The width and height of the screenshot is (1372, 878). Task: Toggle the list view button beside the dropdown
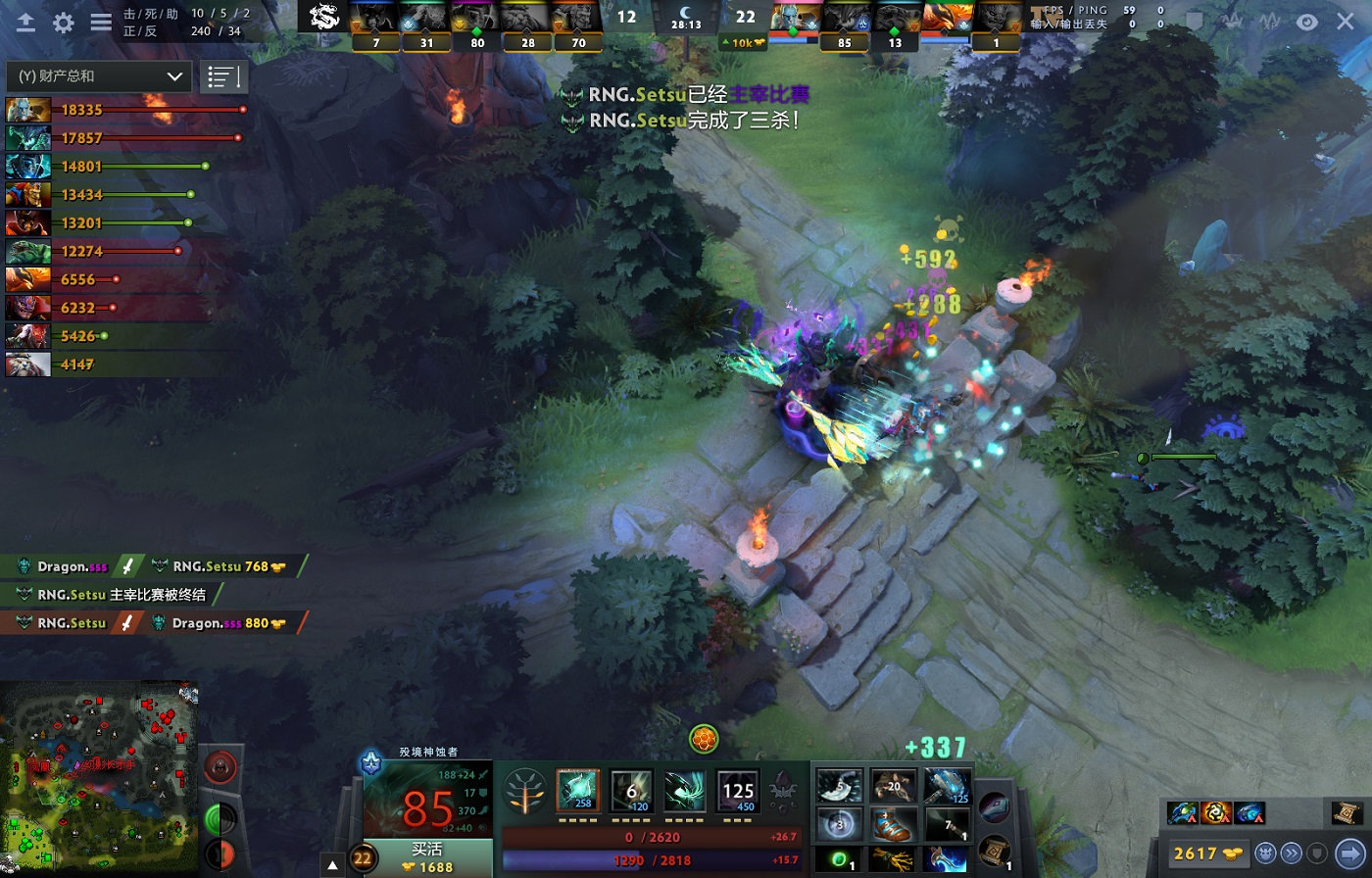pyautogui.click(x=223, y=76)
